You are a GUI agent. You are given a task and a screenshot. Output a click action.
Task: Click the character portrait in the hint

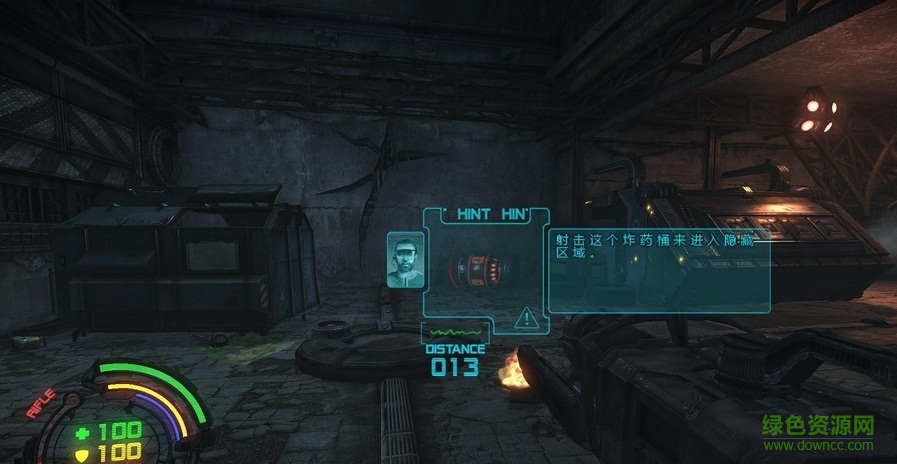[x=404, y=260]
